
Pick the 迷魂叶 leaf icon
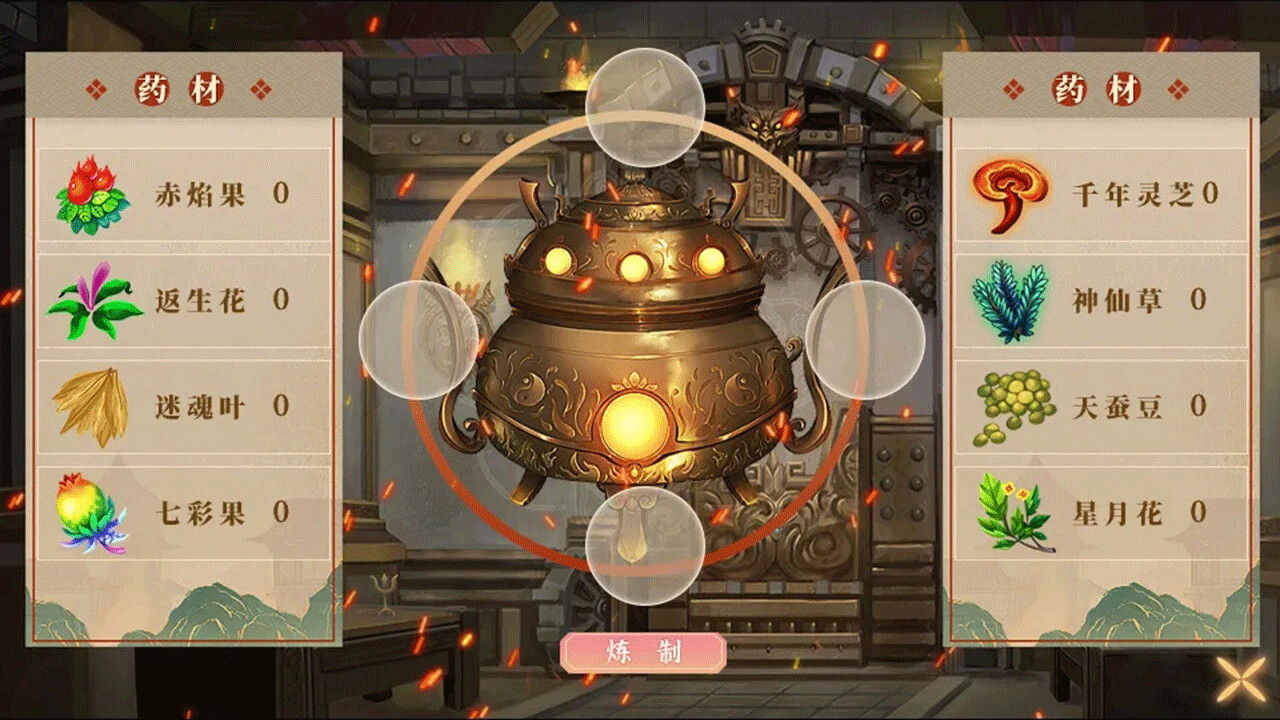click(90, 405)
